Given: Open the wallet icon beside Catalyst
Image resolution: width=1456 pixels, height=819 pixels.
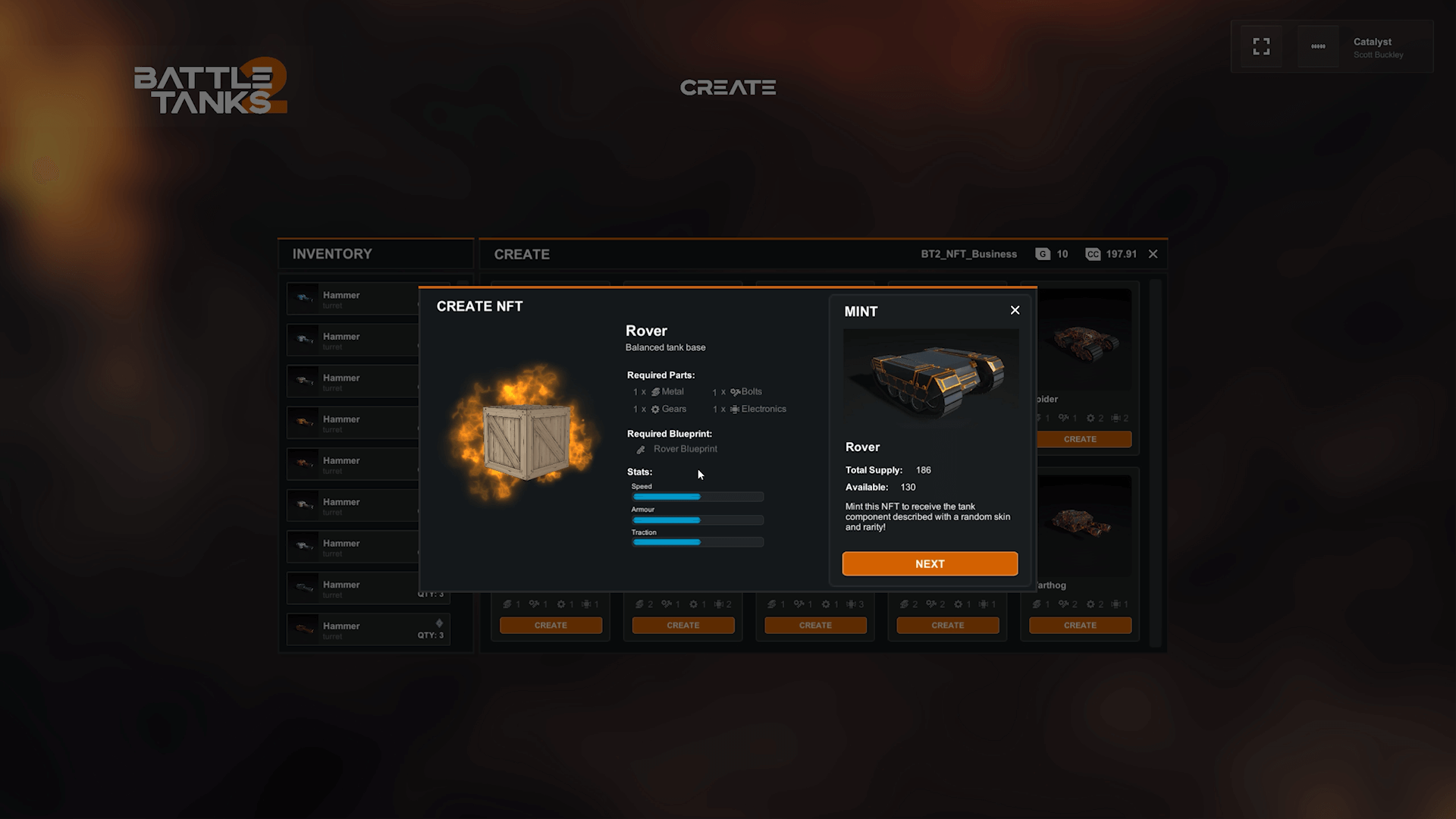Looking at the screenshot, I should click(1317, 46).
